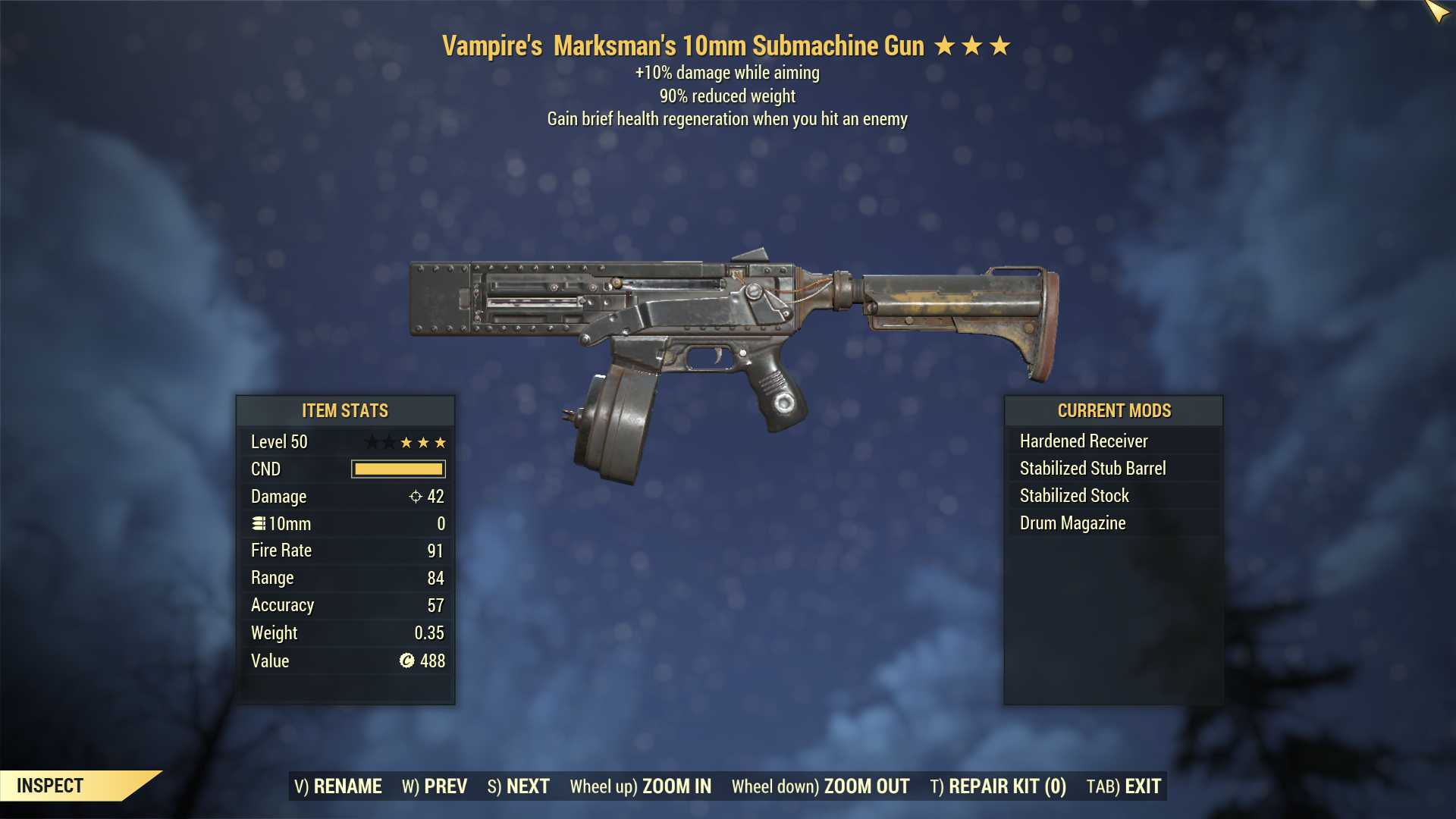Viewport: 1456px width, 819px height.
Task: Go to the PREV item
Action: [x=435, y=786]
